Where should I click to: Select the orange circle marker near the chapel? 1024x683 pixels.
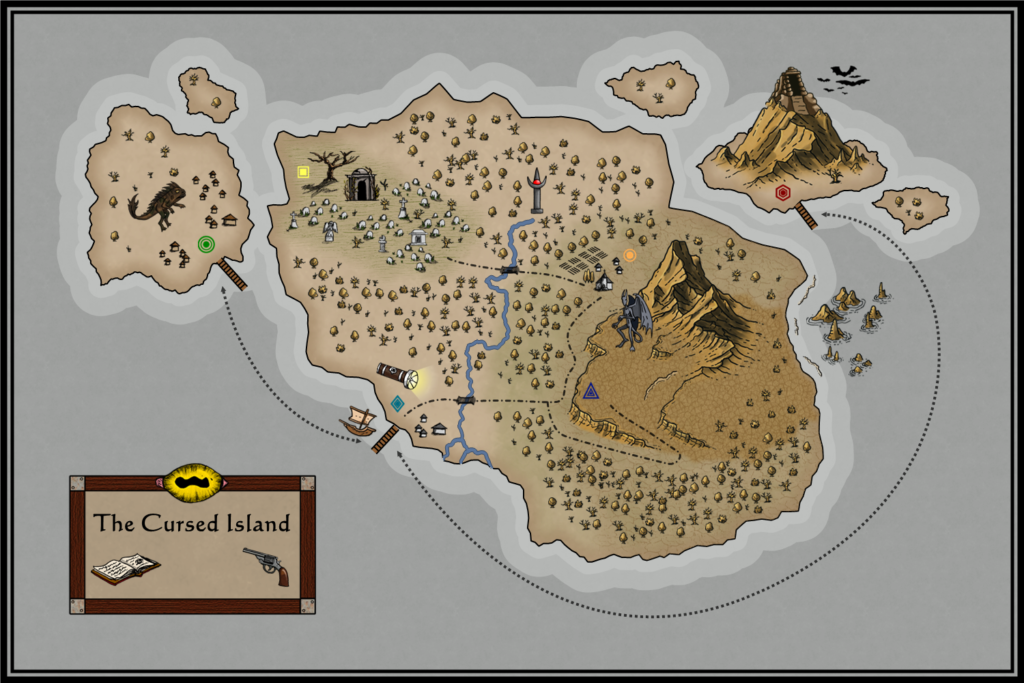(x=630, y=256)
